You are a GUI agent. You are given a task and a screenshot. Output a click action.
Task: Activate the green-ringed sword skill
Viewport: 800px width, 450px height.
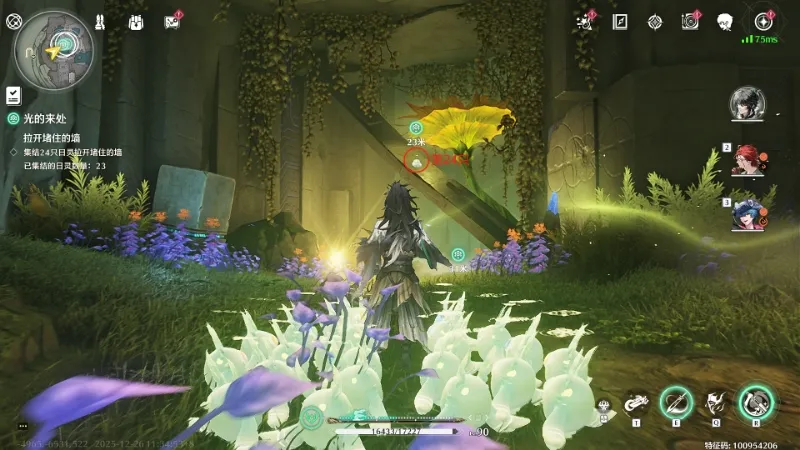[x=676, y=403]
